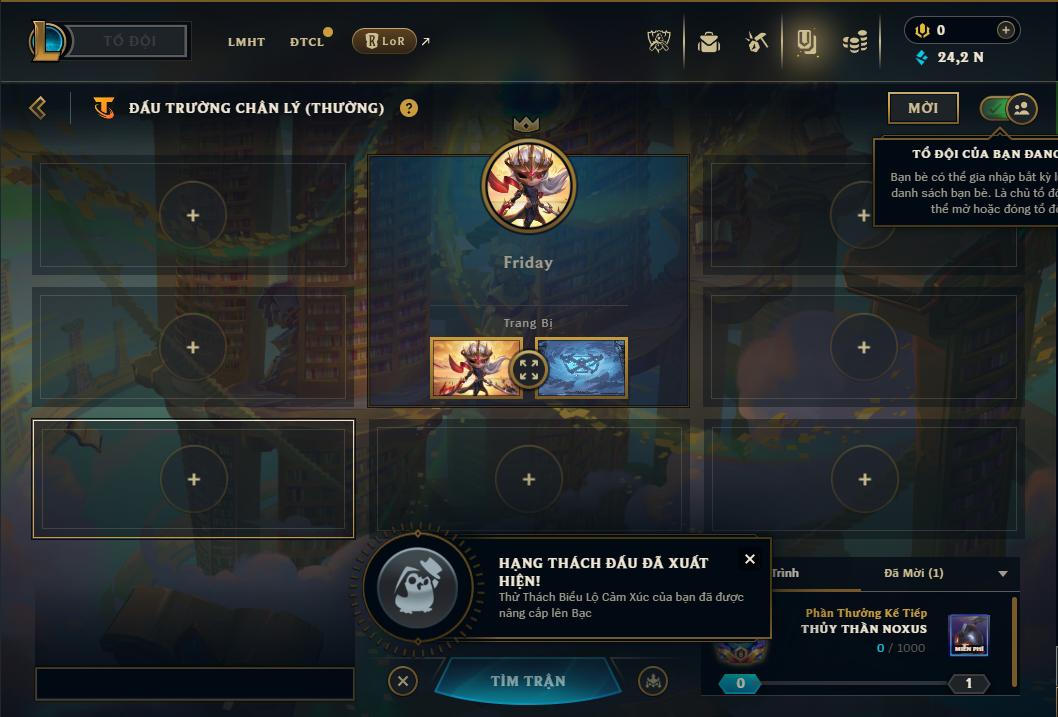Select the blue arena skin thumbnail
Image resolution: width=1058 pixels, height=717 pixels.
pos(583,367)
